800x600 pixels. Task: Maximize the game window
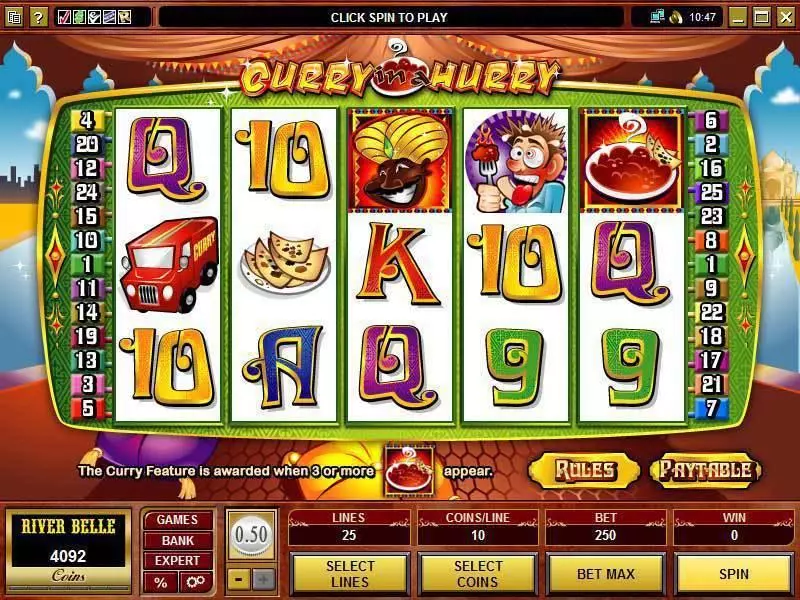click(761, 17)
